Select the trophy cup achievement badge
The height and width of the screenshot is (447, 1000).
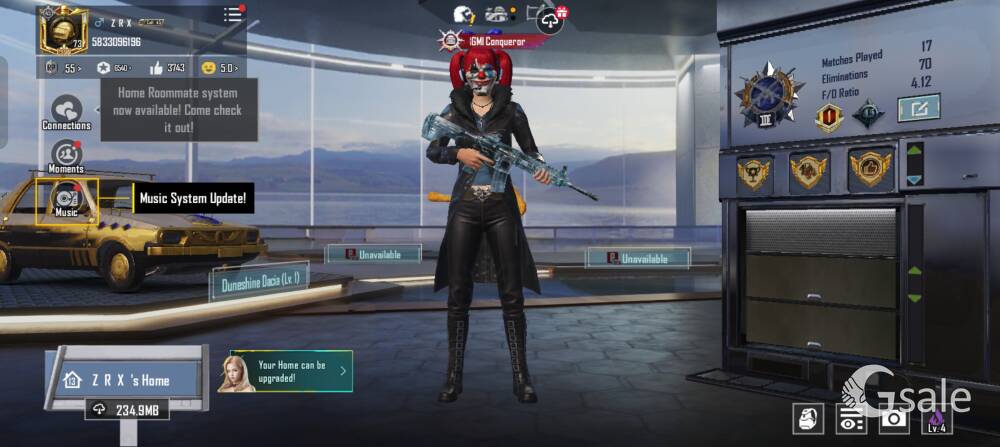tap(753, 172)
